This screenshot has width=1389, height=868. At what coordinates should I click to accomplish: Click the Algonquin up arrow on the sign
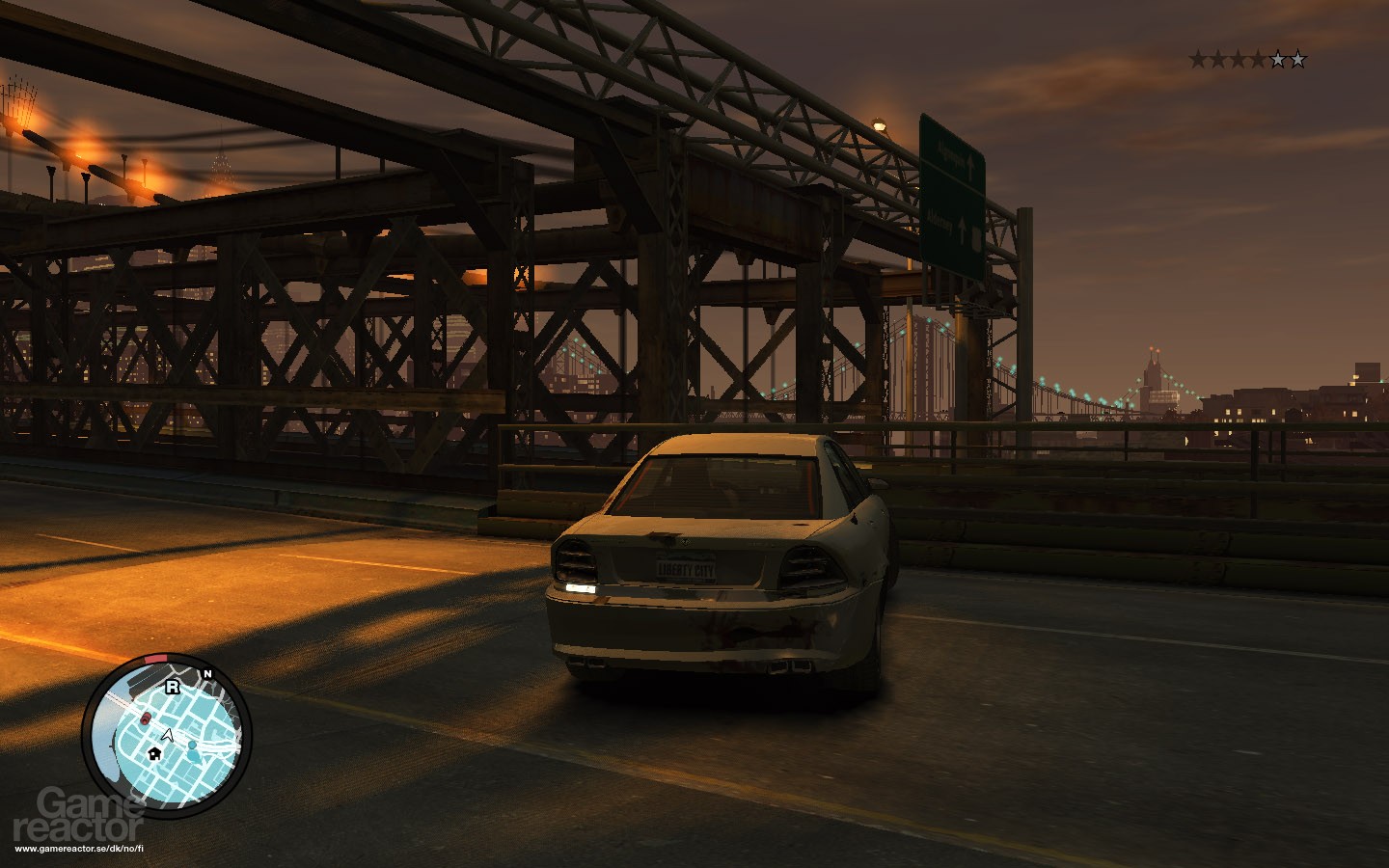click(970, 168)
